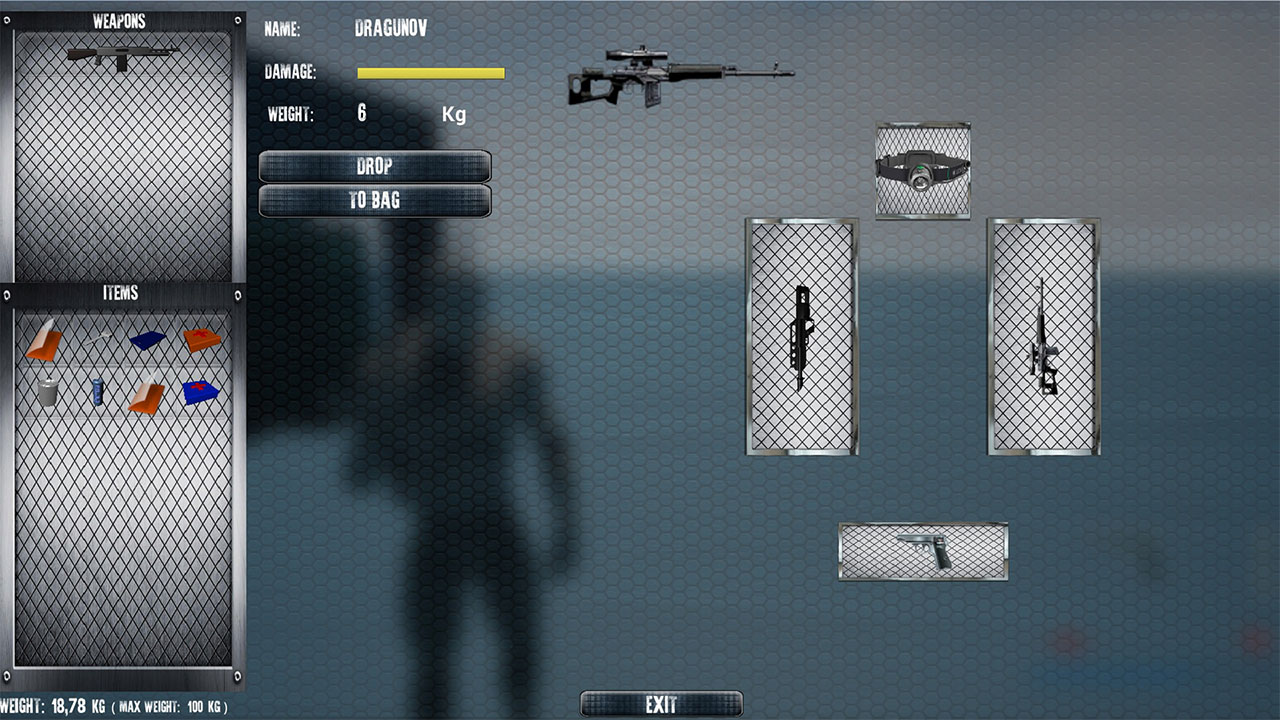Select the small white tool item

pos(98,340)
